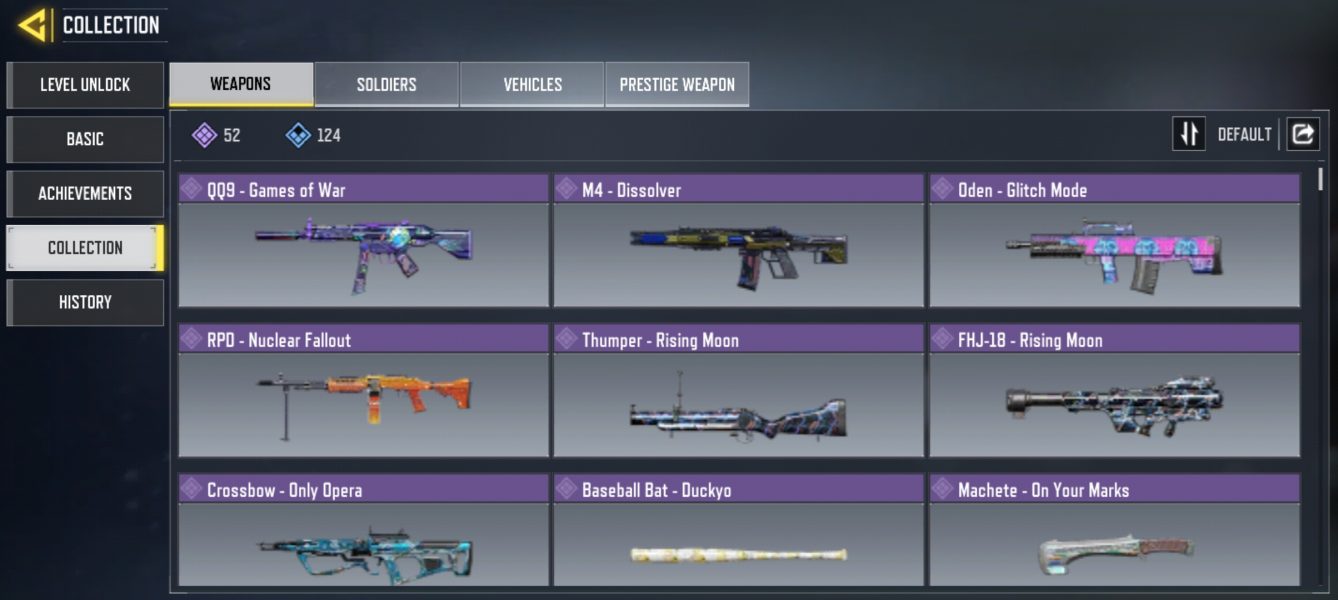Open the Vehicles tab
Screen dimensions: 1338x600
click(x=532, y=85)
